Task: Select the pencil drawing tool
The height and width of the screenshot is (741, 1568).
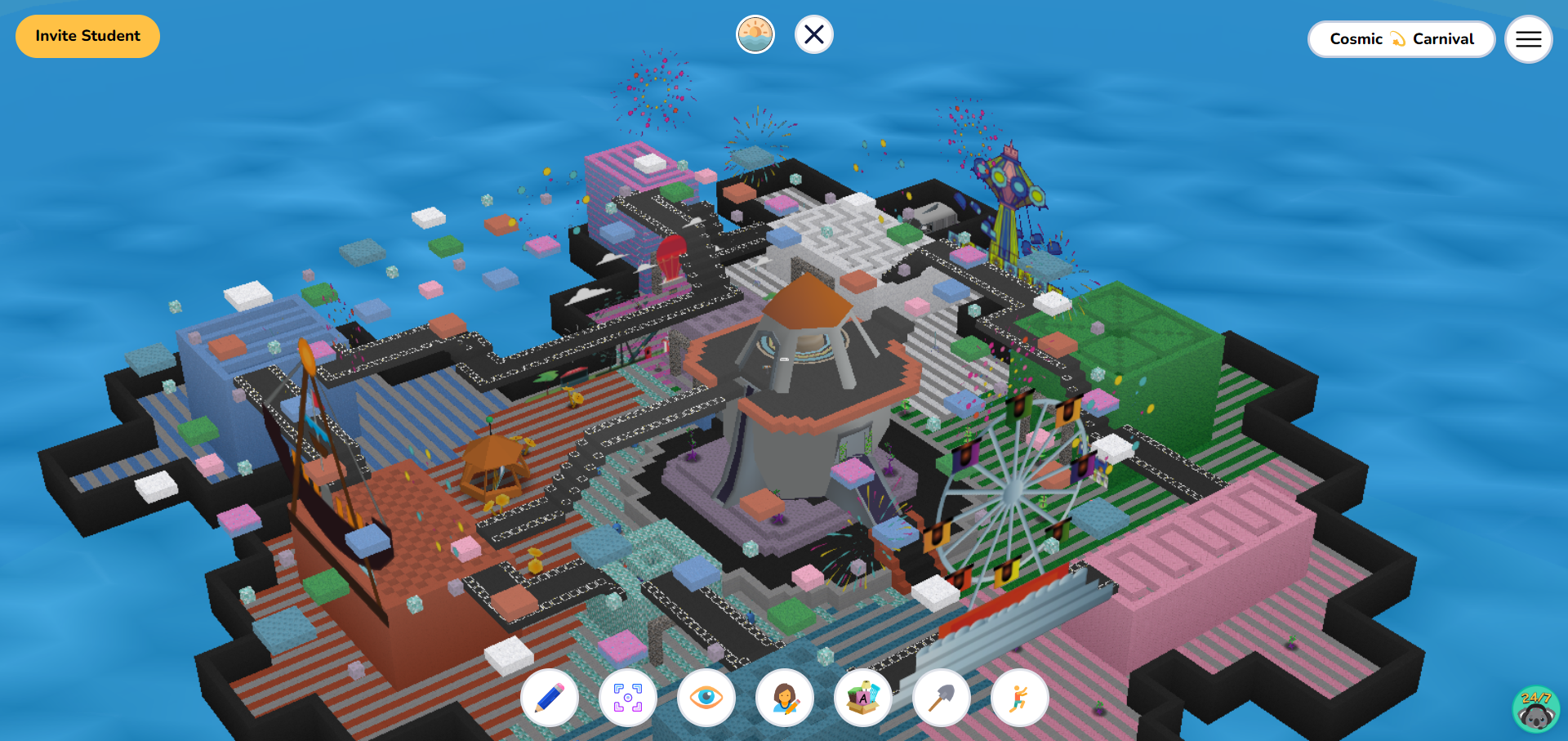Action: [549, 698]
